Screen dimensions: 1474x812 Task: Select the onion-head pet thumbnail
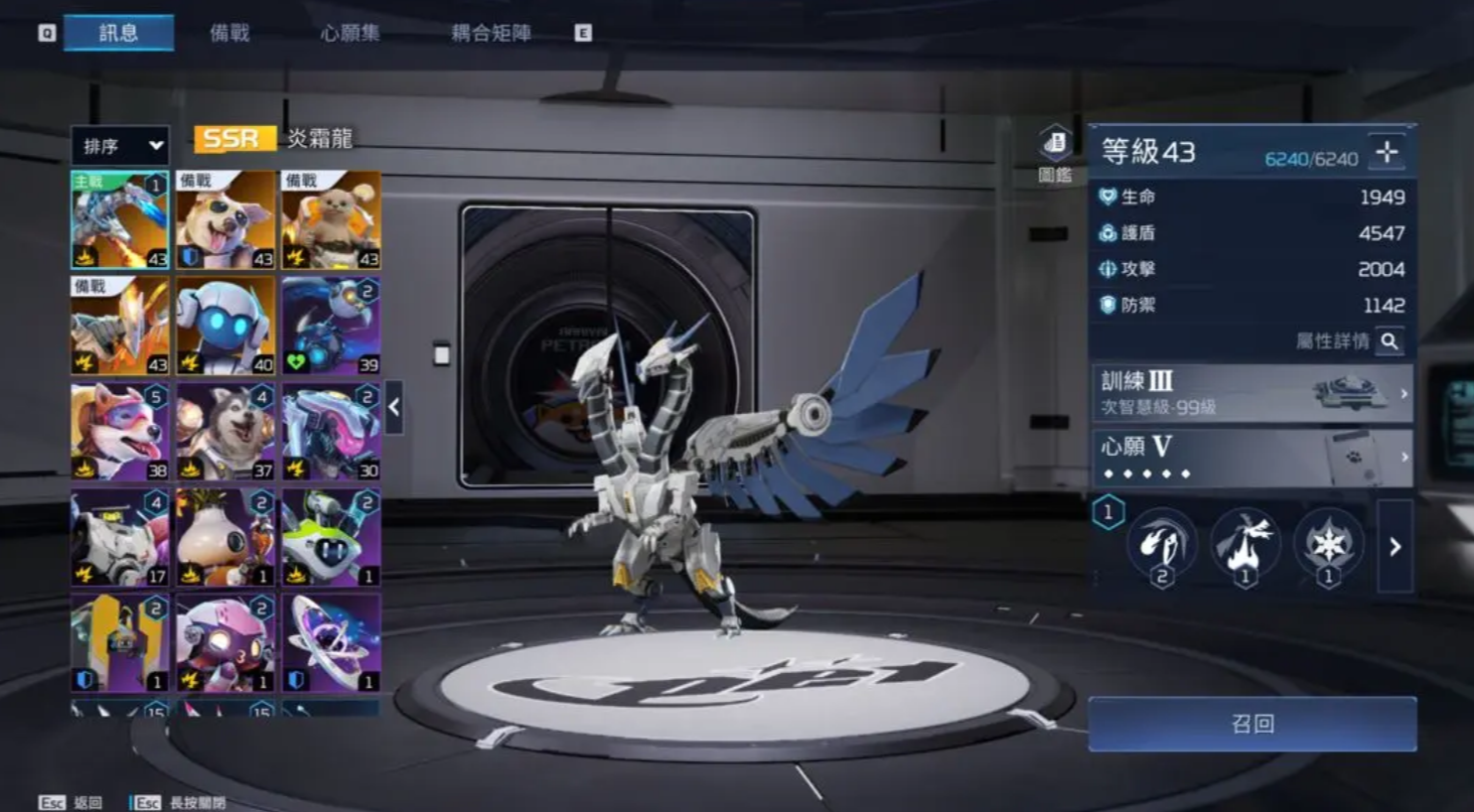pyautogui.click(x=225, y=537)
